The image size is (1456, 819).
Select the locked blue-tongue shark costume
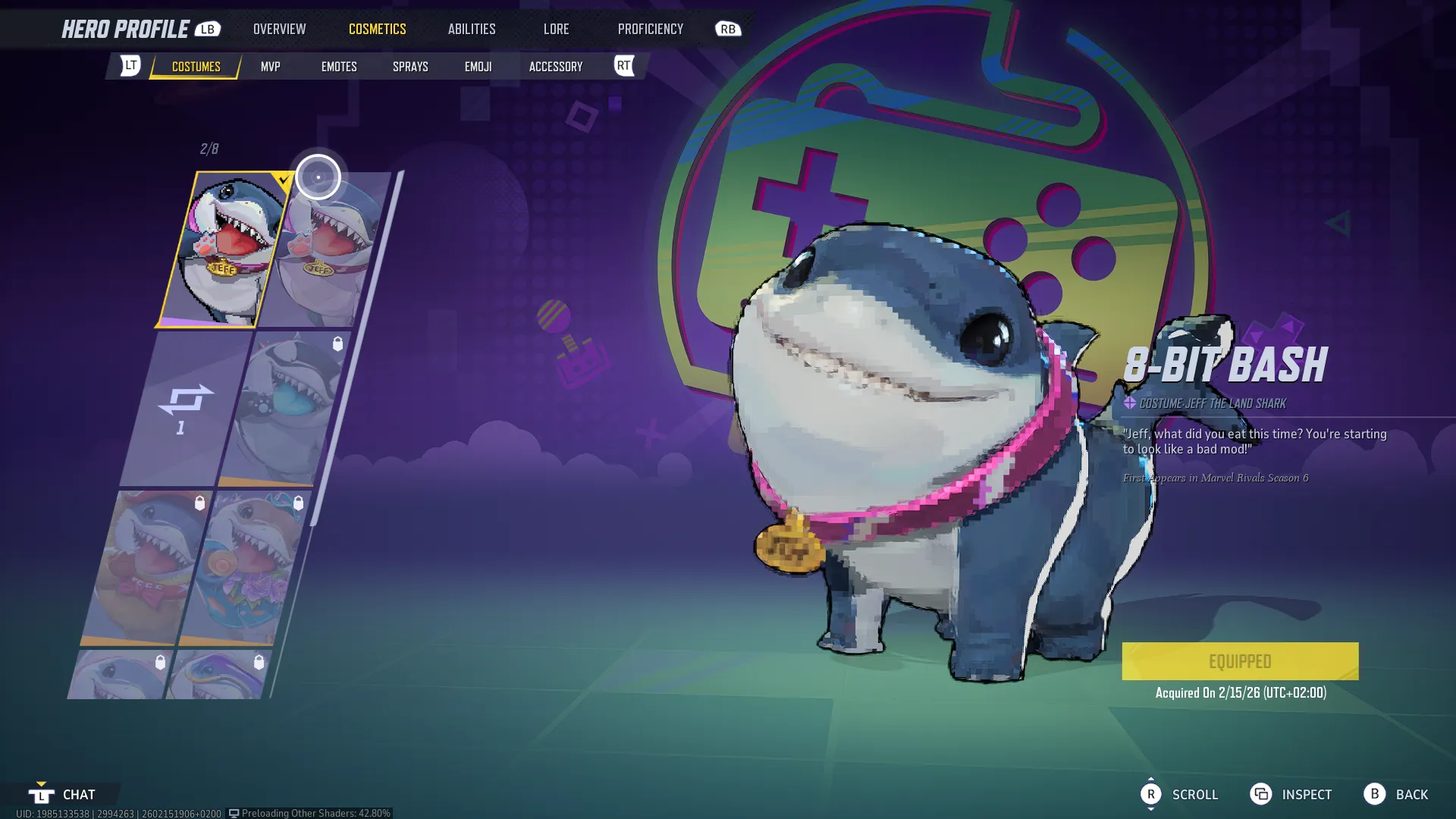click(x=284, y=408)
